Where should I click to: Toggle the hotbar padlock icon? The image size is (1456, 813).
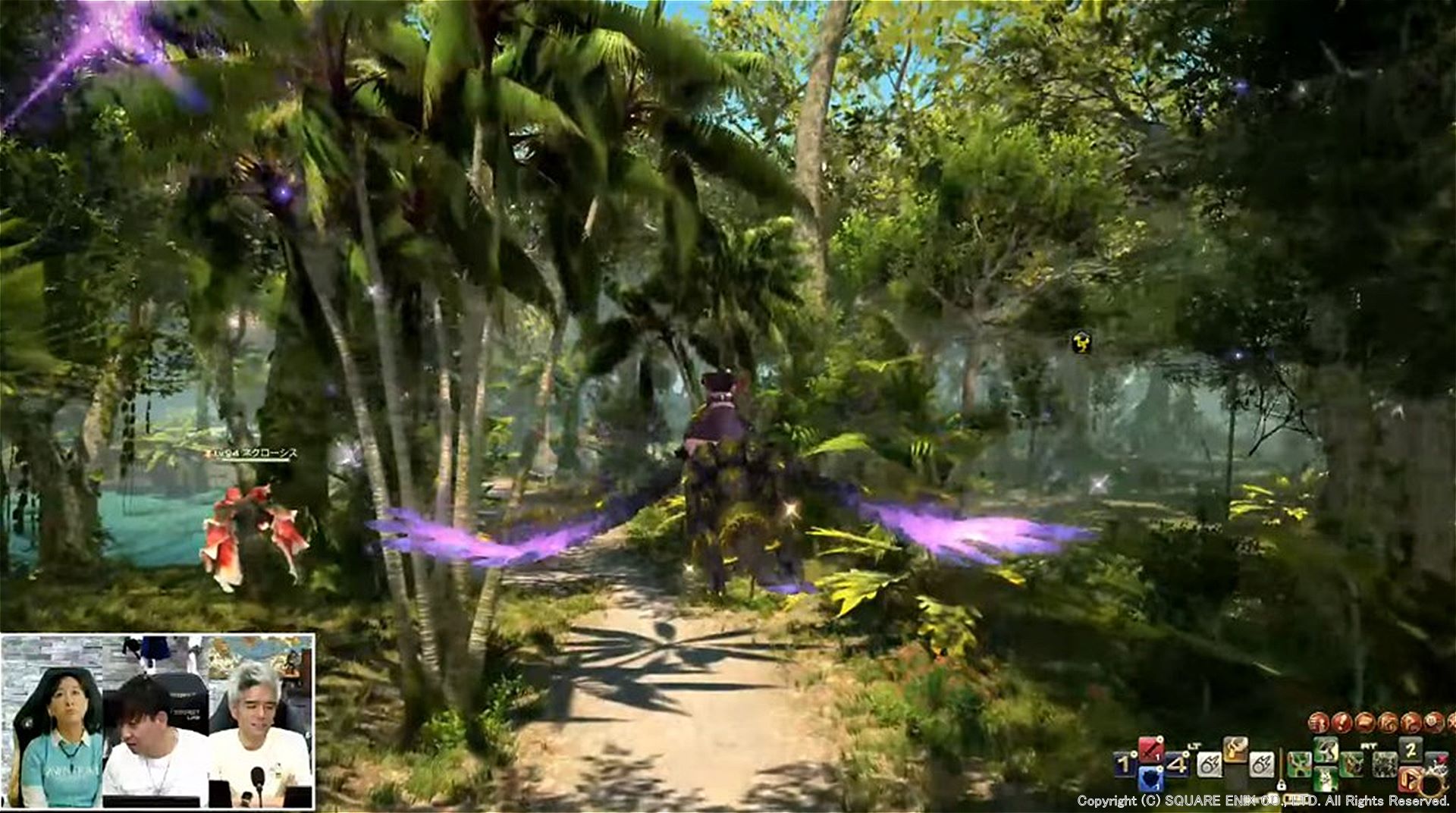click(1282, 784)
